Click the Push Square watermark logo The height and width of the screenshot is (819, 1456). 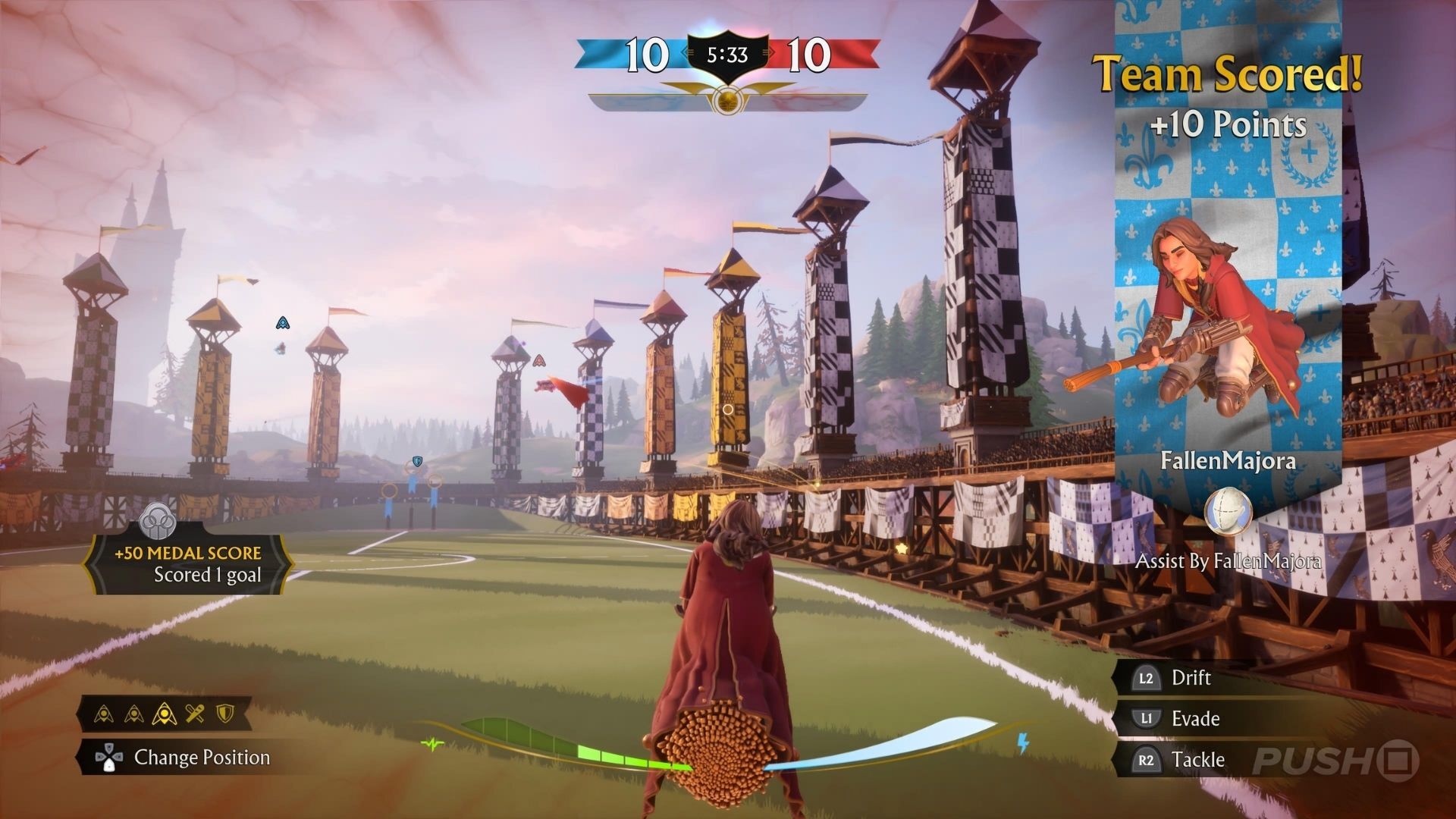coord(1335,761)
